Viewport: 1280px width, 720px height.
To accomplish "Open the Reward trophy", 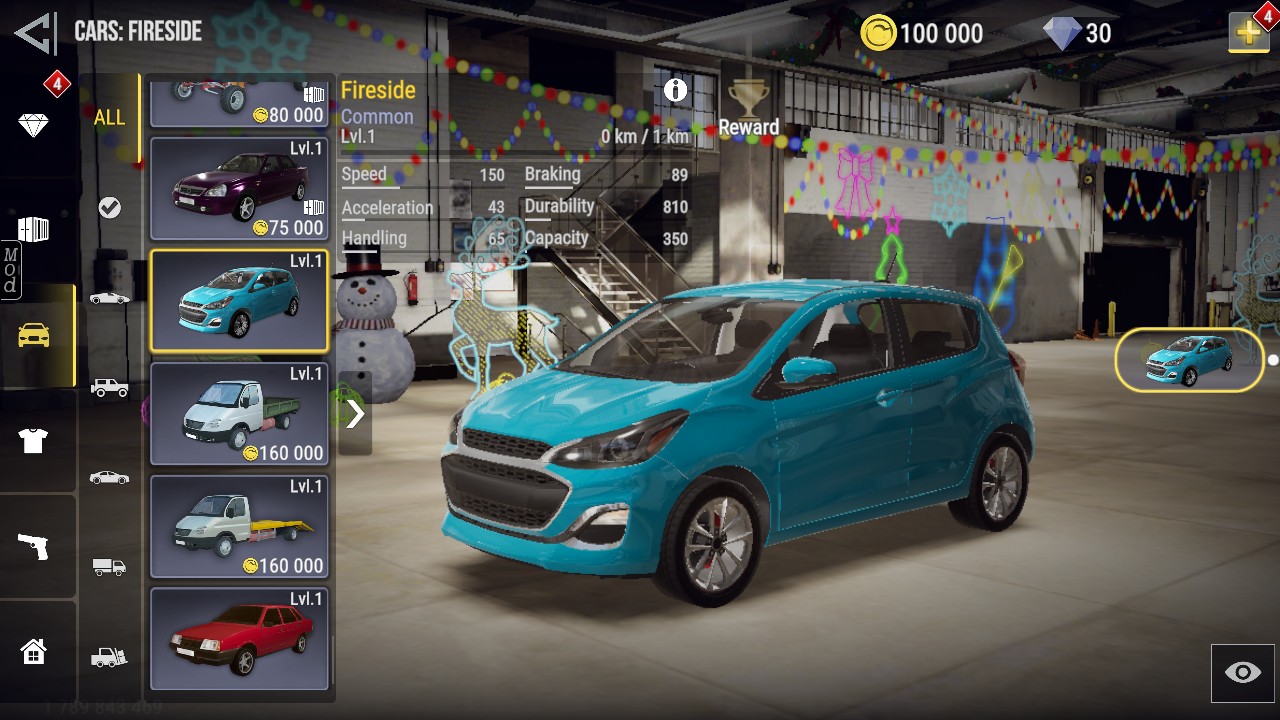I will tap(748, 108).
